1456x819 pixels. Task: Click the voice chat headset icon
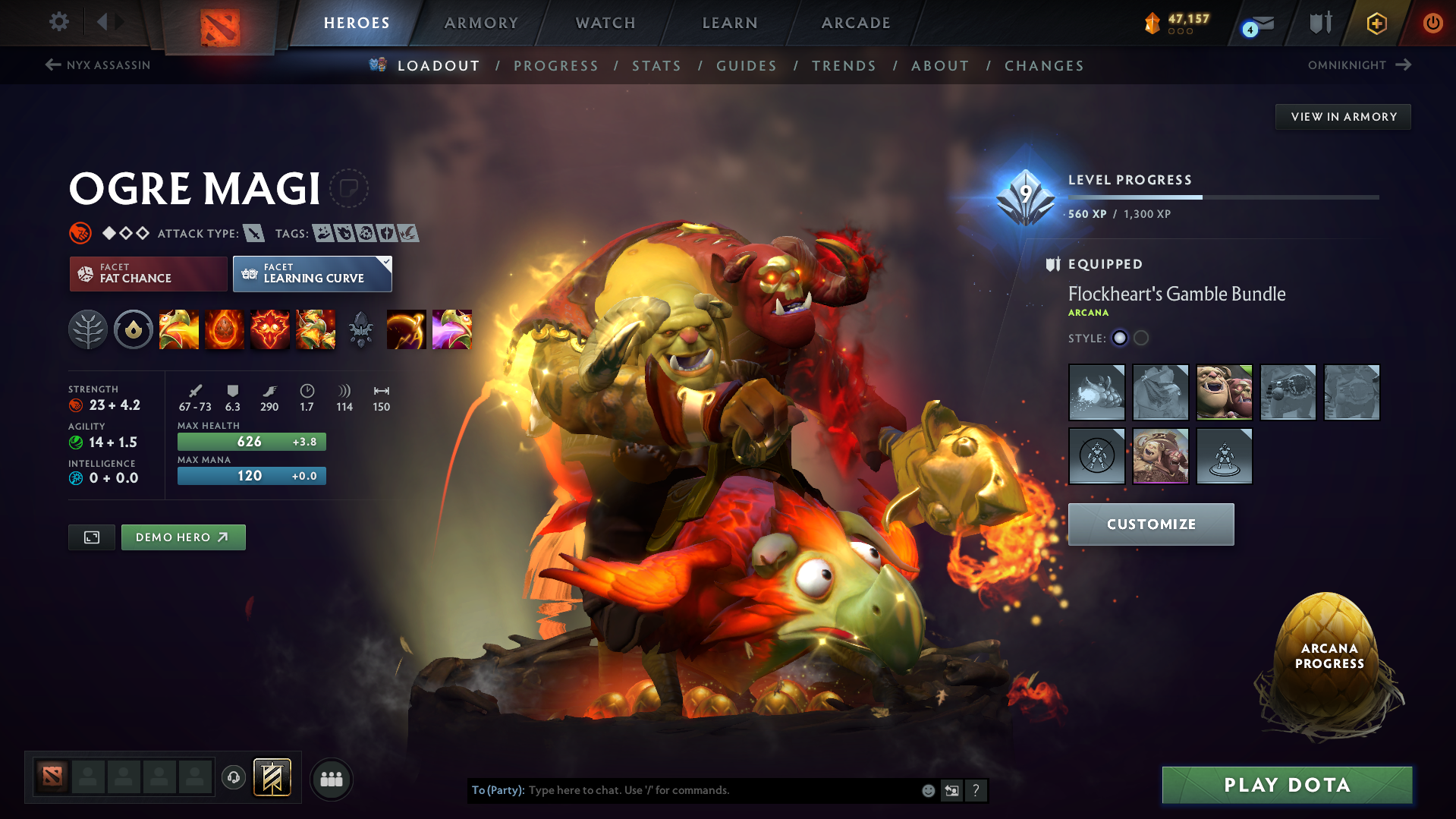234,778
